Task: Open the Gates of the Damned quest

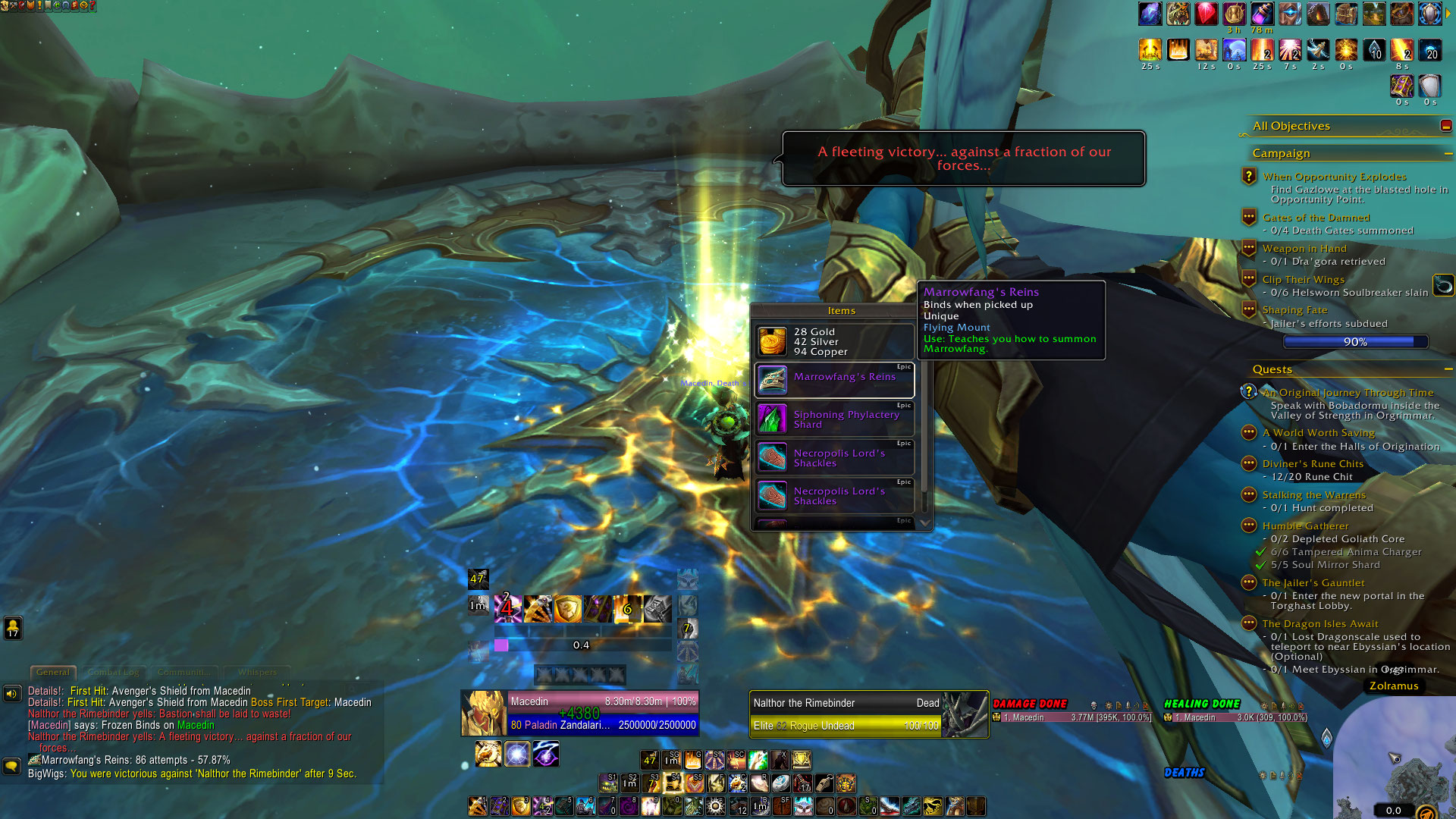Action: 1316,218
